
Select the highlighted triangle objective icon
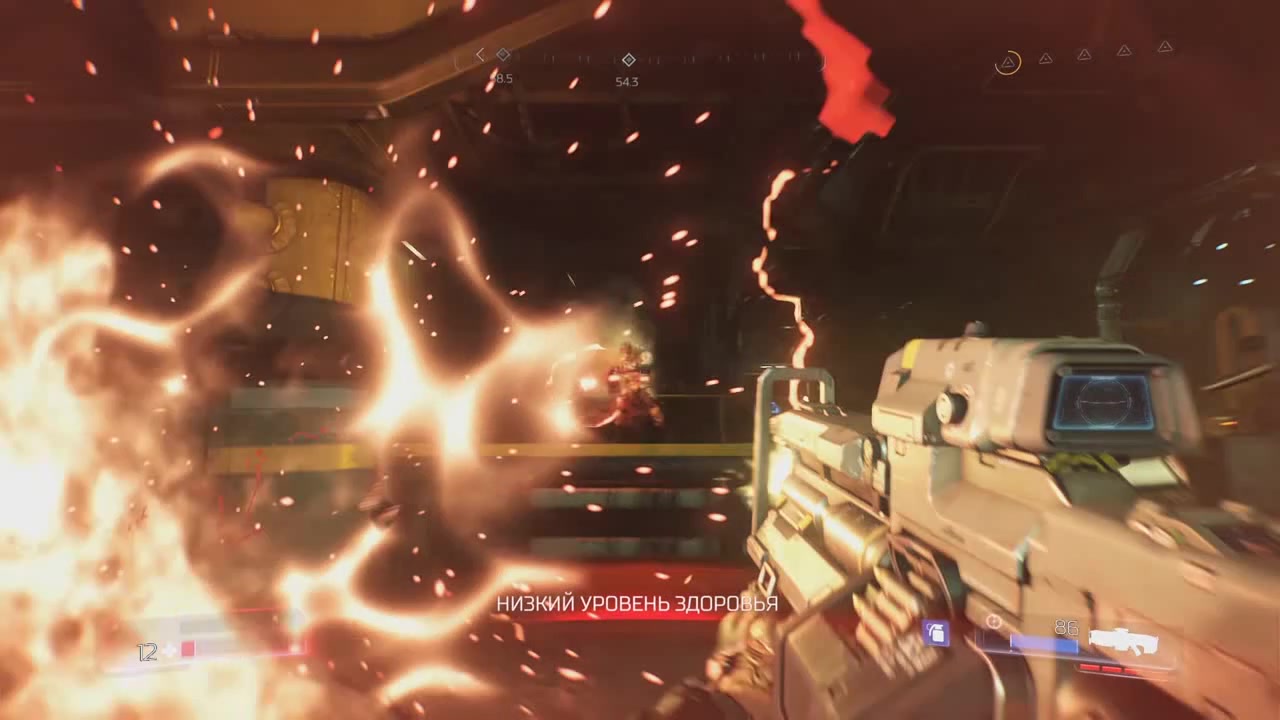point(1009,64)
